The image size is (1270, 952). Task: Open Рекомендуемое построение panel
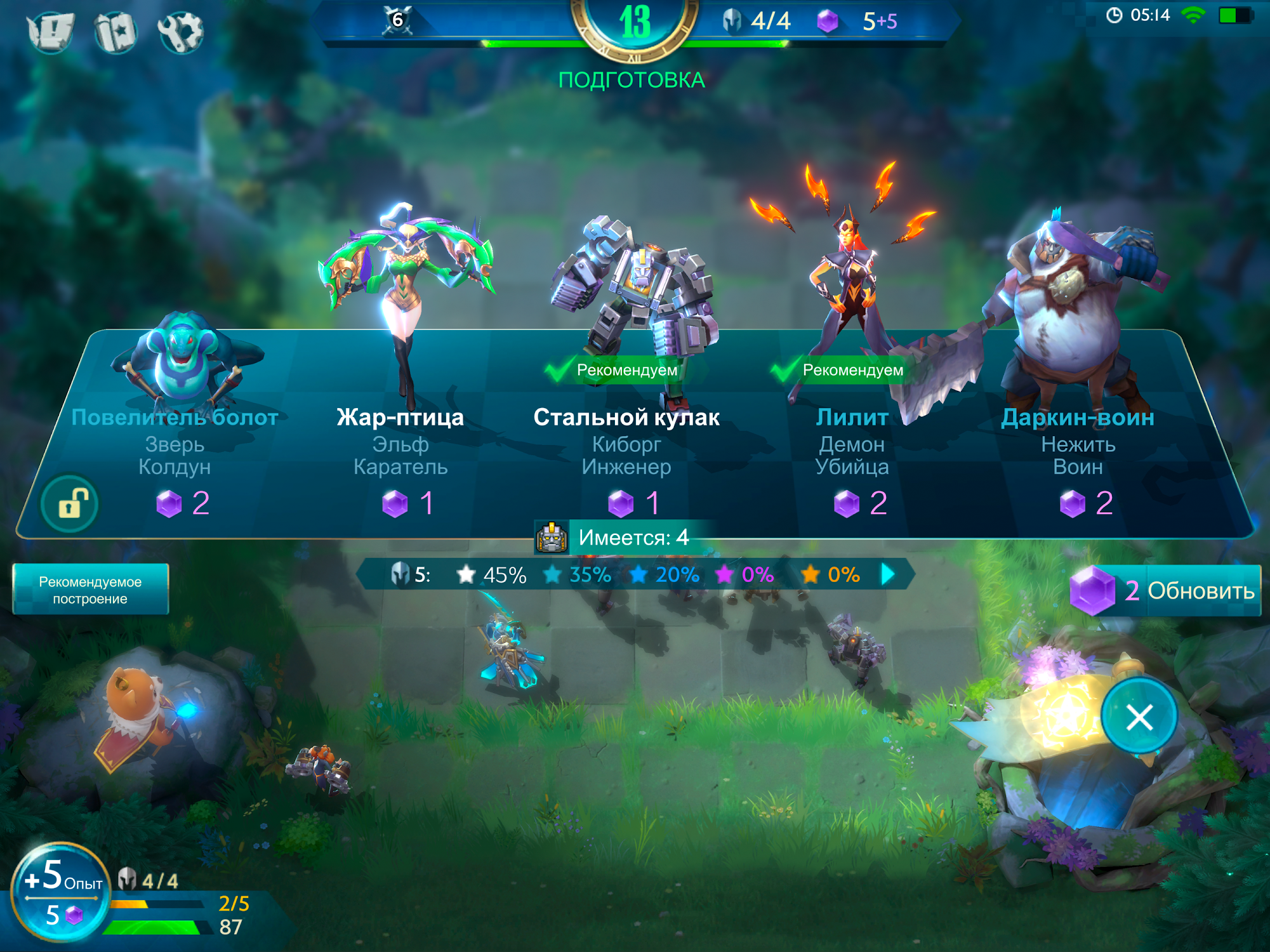(x=90, y=590)
